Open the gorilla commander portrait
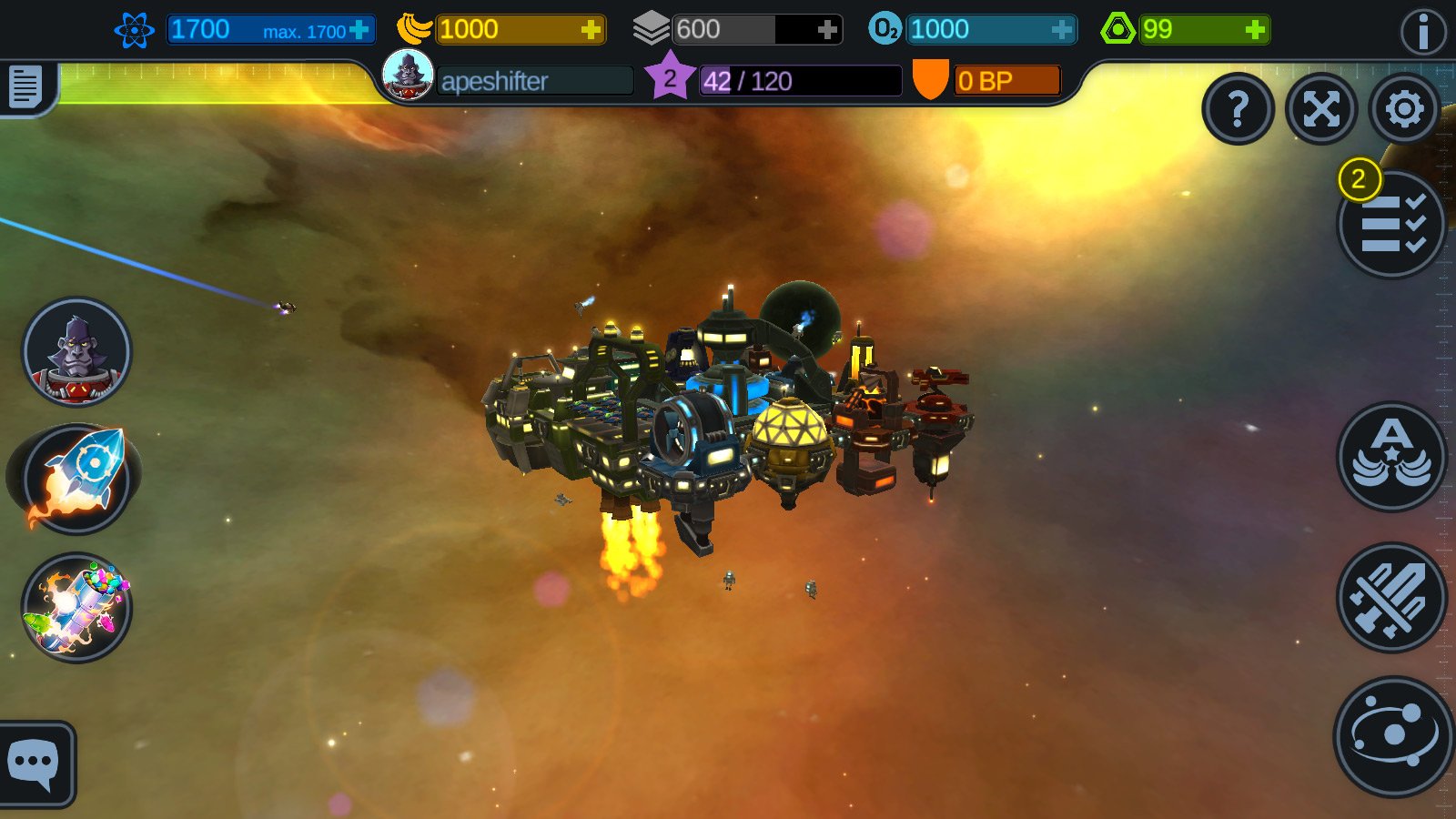This screenshot has height=819, width=1456. (76, 355)
